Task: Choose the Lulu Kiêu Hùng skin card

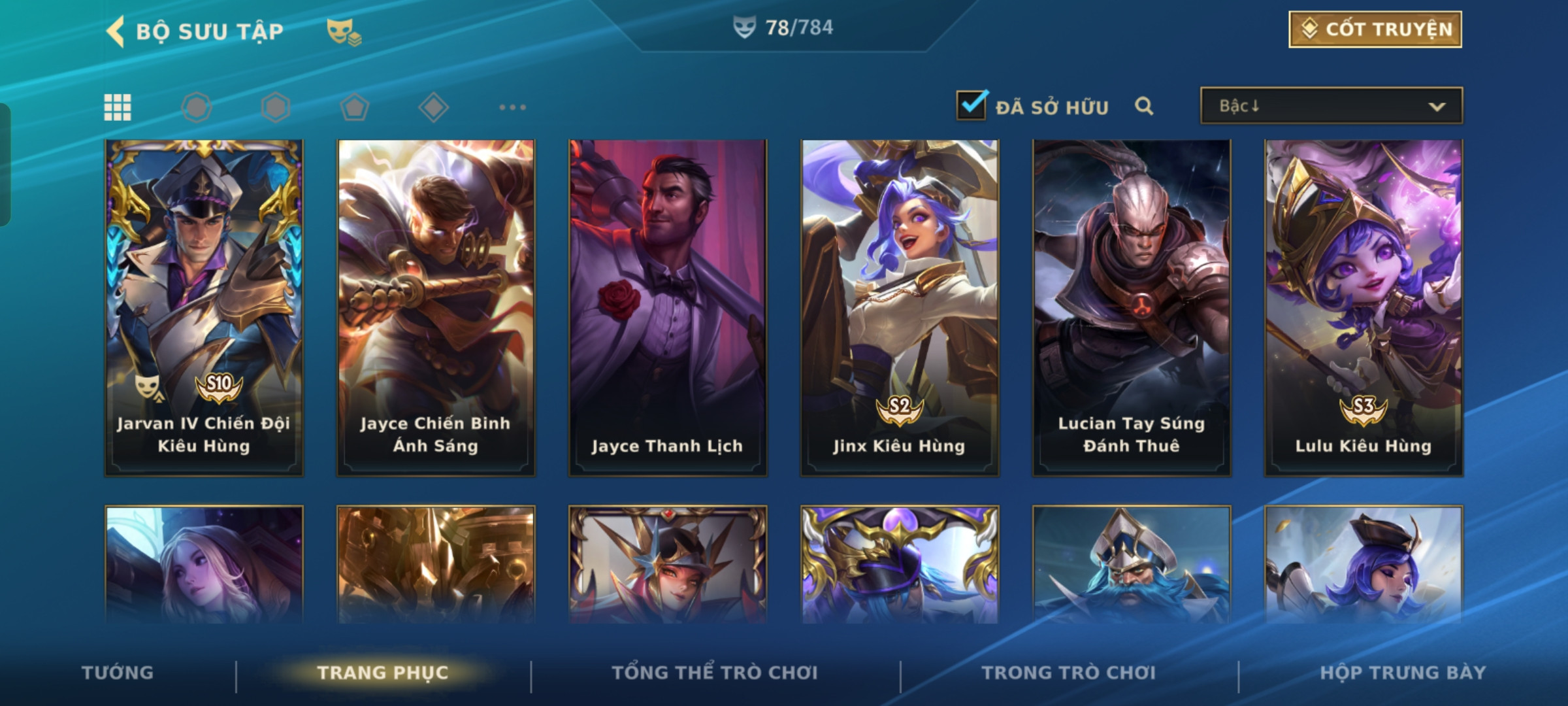Action: (x=1364, y=307)
